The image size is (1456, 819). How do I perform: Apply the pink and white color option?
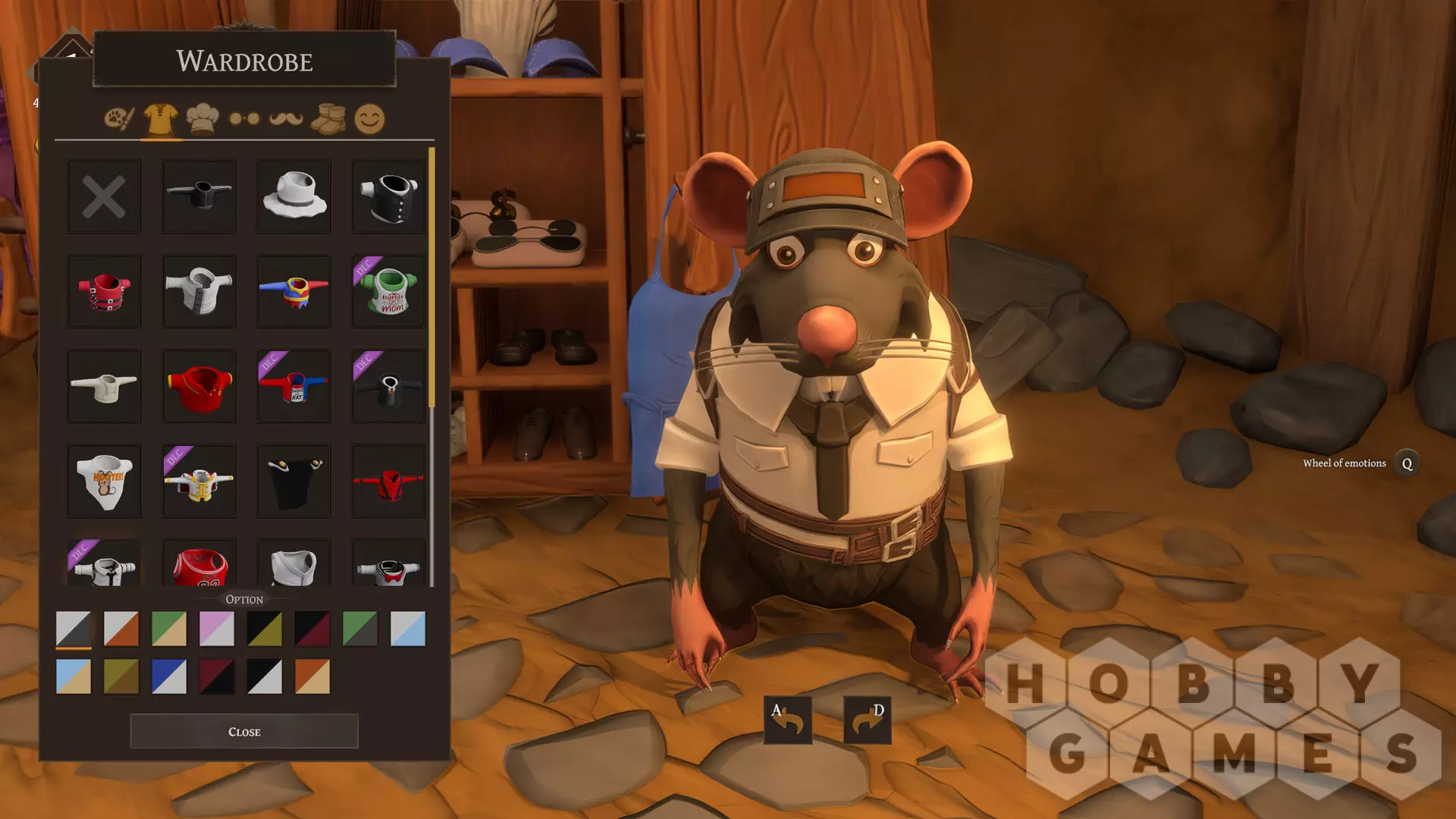tap(216, 629)
